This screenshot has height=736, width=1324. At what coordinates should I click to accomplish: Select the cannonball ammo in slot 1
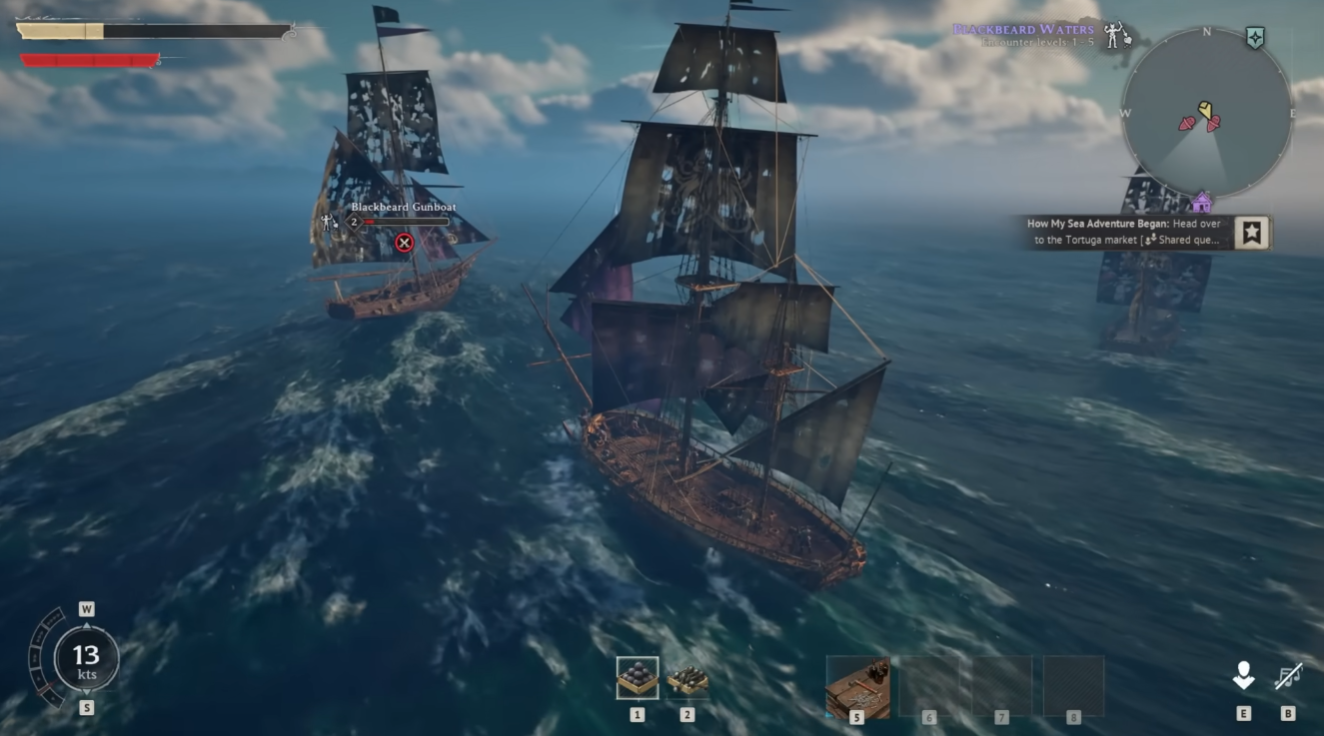coord(637,679)
